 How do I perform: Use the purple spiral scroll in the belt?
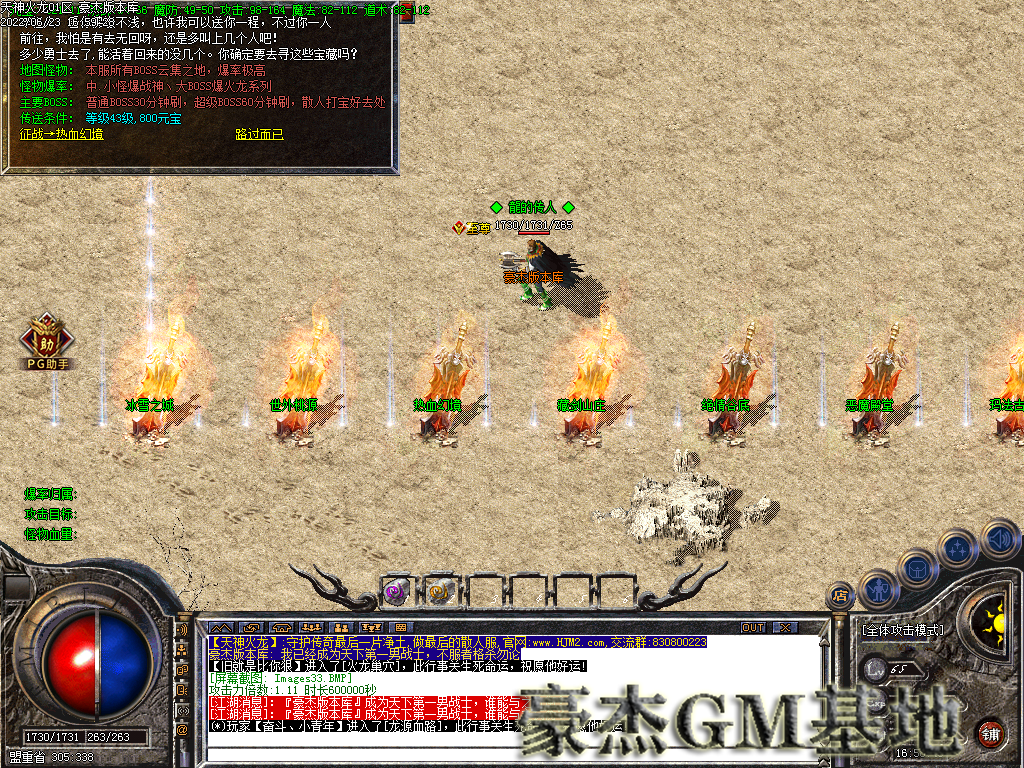pyautogui.click(x=395, y=592)
